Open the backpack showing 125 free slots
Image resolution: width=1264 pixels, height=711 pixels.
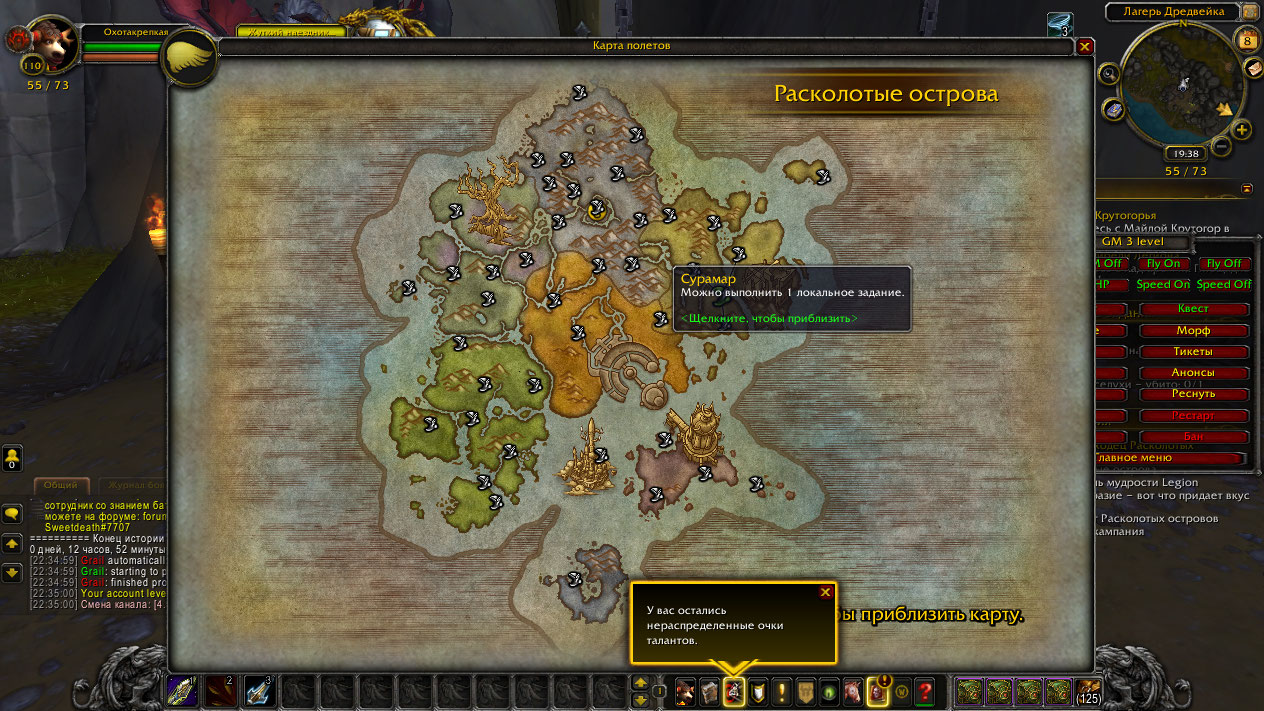[x=1089, y=691]
